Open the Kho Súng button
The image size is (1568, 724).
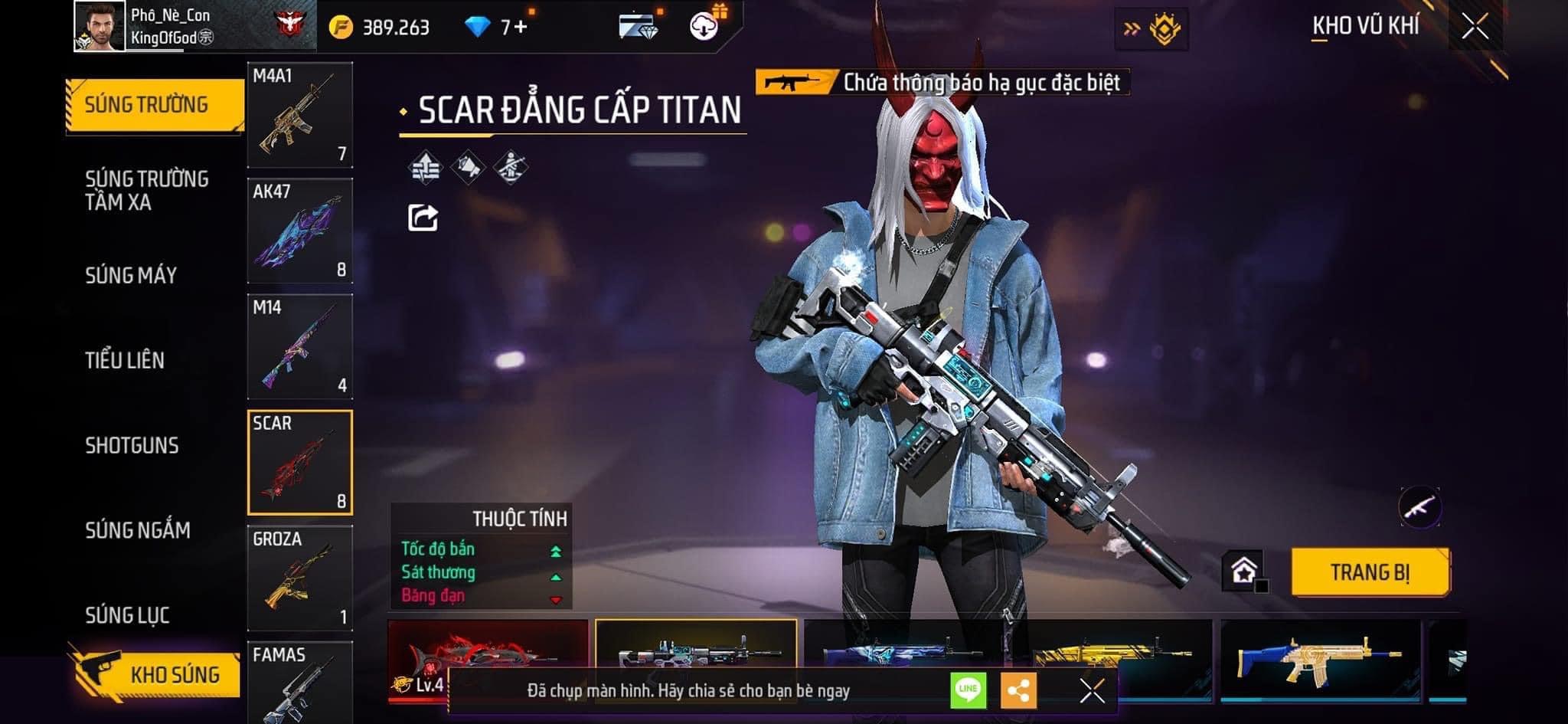pyautogui.click(x=158, y=675)
